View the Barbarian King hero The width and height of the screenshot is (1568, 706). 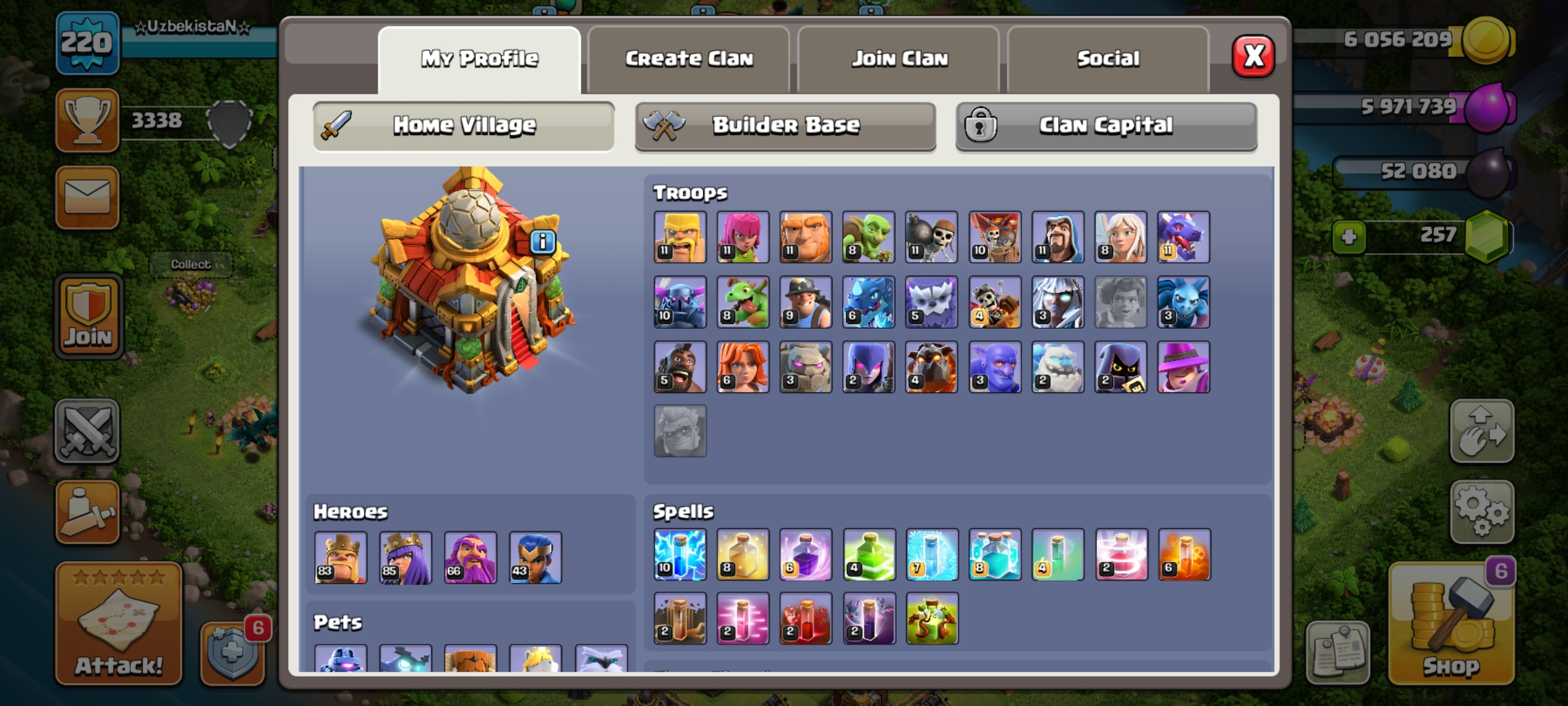pos(340,558)
